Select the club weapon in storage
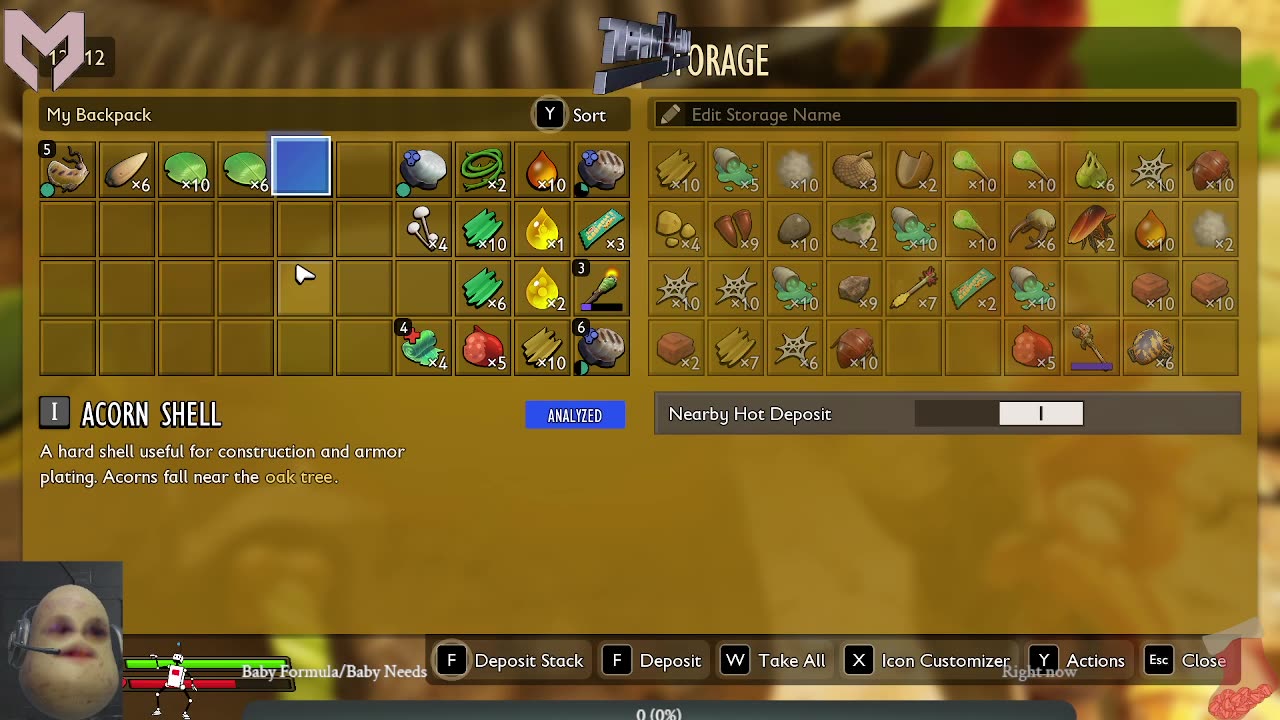The image size is (1280, 720). pos(1092,348)
